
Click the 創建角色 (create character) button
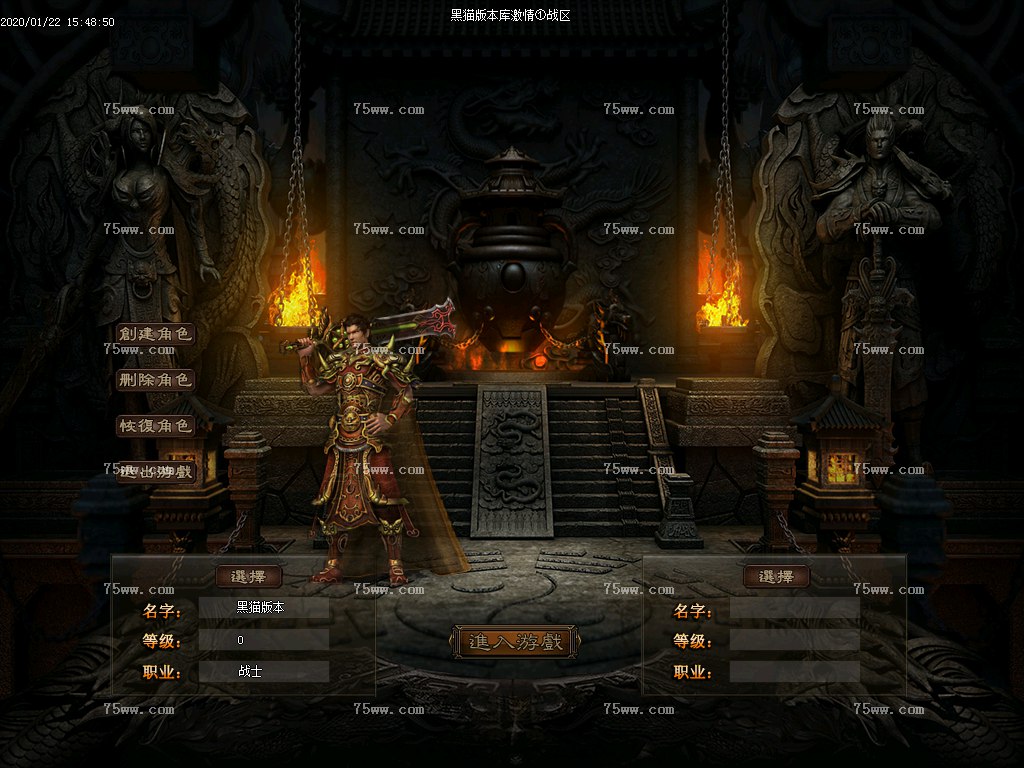[x=154, y=334]
